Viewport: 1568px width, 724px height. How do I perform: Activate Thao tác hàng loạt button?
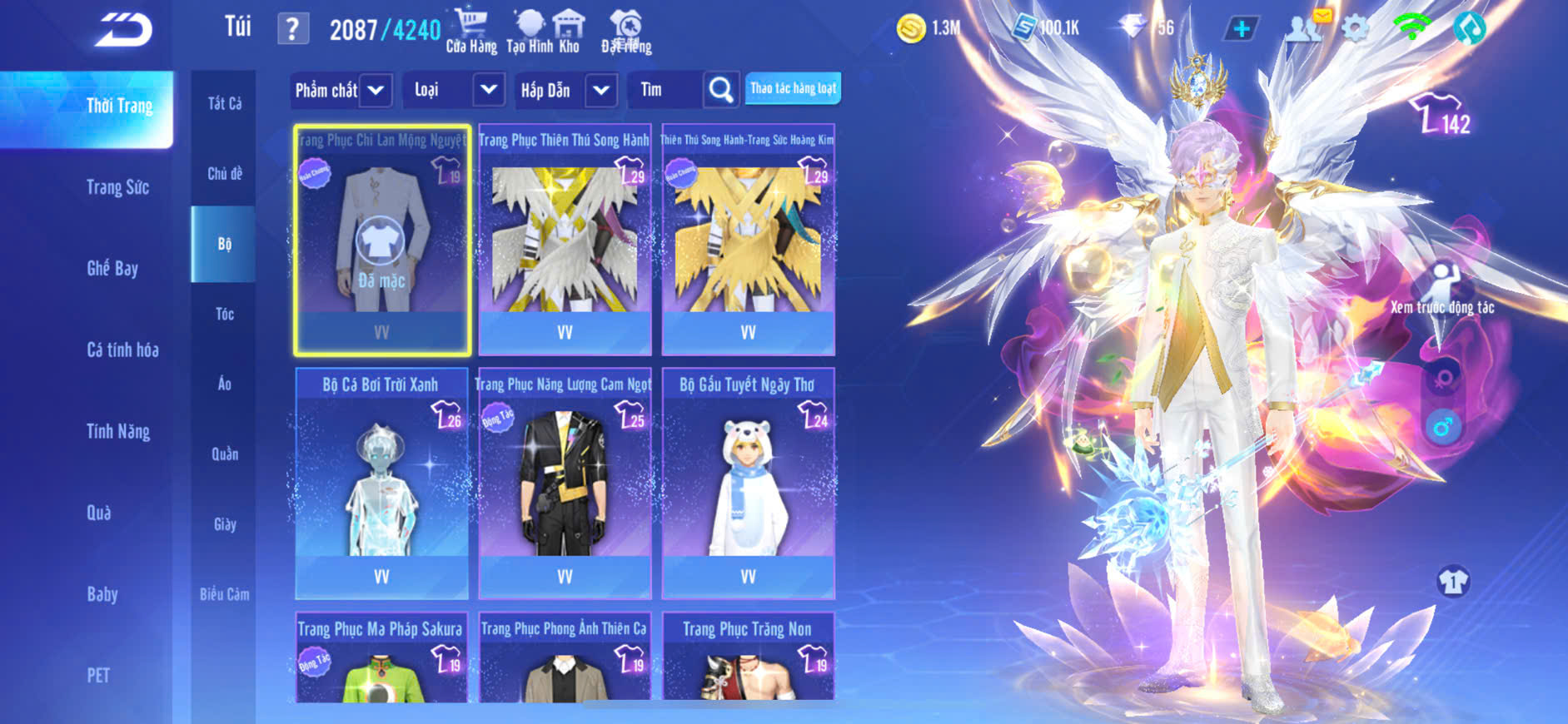(793, 88)
